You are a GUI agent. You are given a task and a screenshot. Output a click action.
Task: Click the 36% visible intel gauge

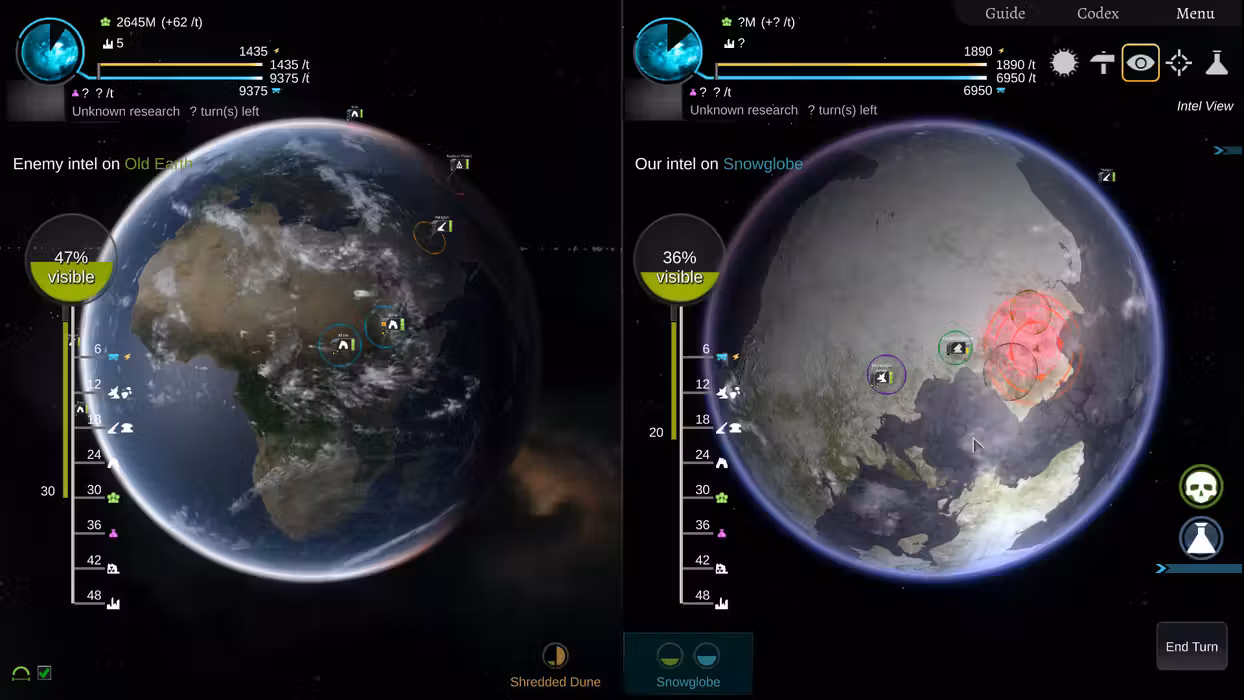coord(679,260)
